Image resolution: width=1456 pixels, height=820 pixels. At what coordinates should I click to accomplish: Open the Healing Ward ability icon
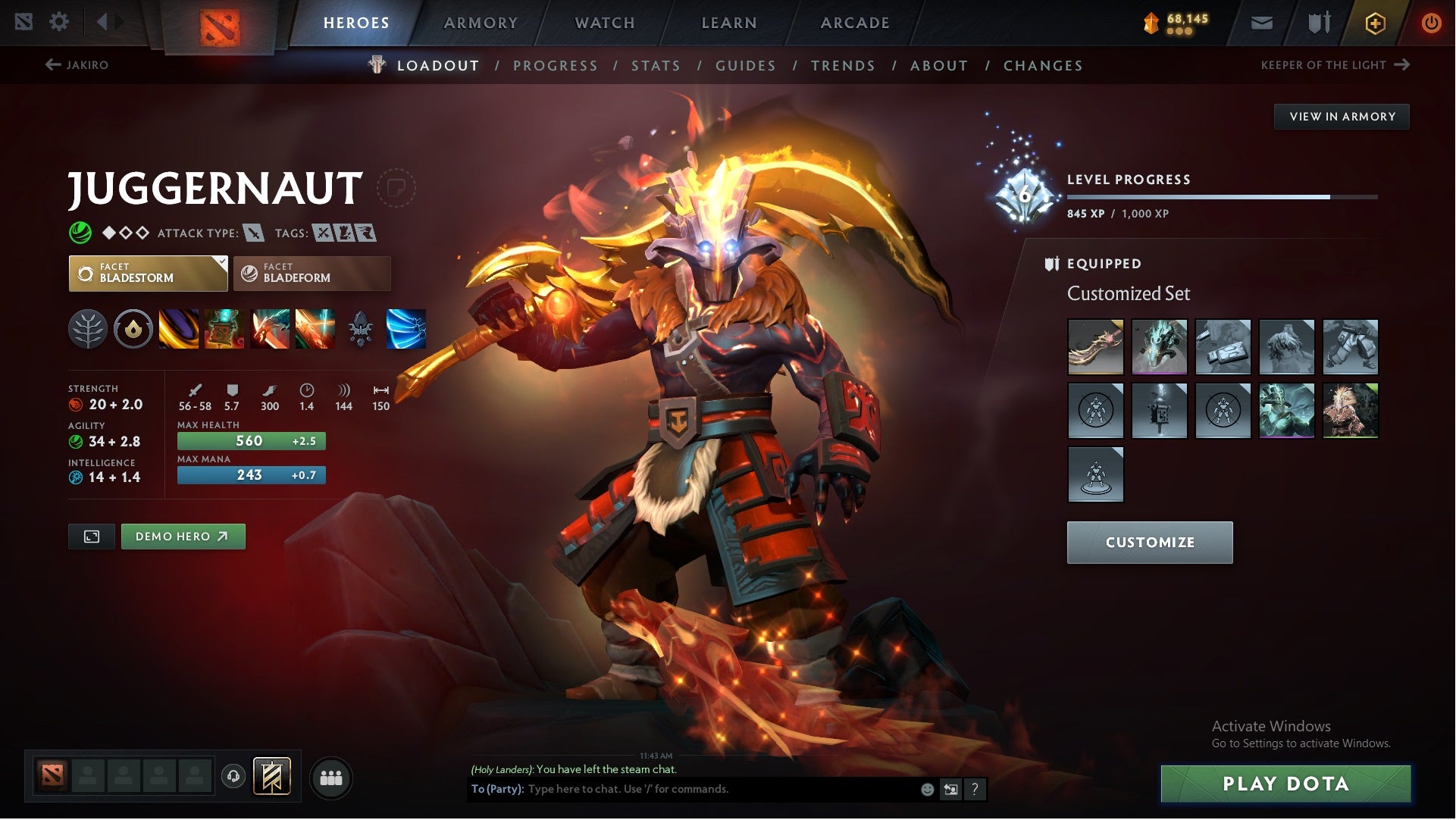pos(225,330)
